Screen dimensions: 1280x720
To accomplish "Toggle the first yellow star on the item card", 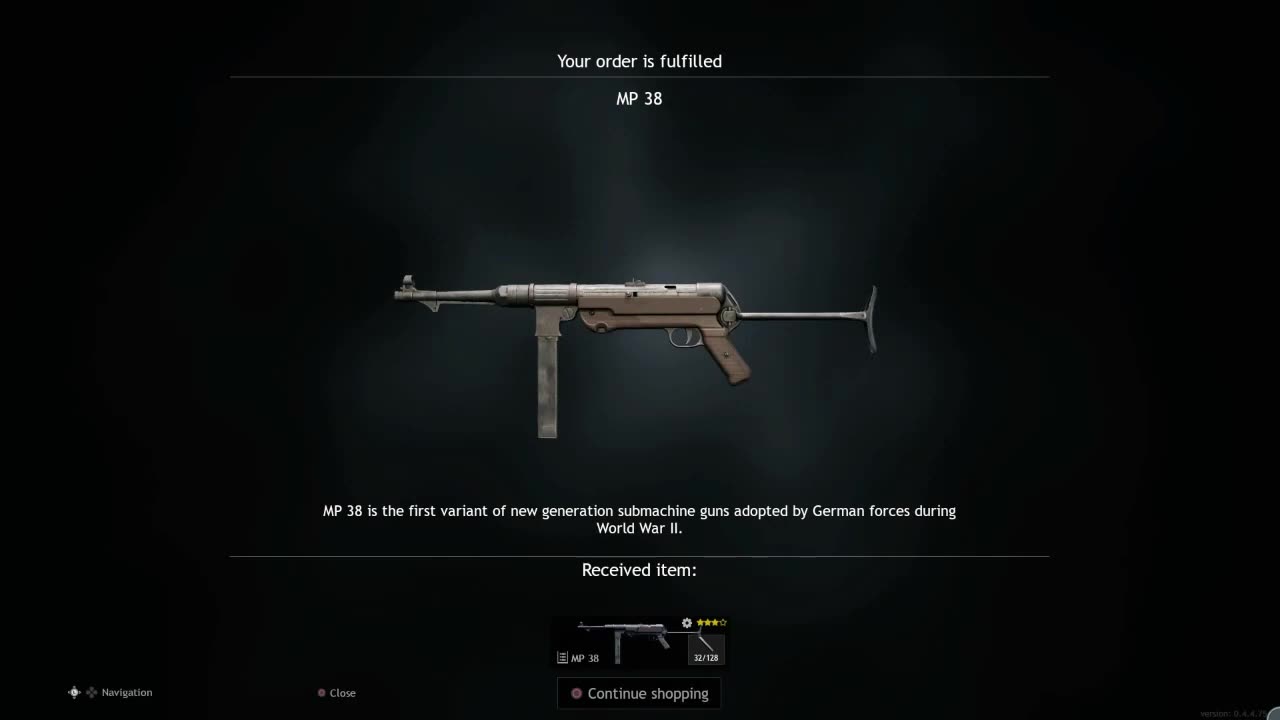I will click(x=700, y=622).
